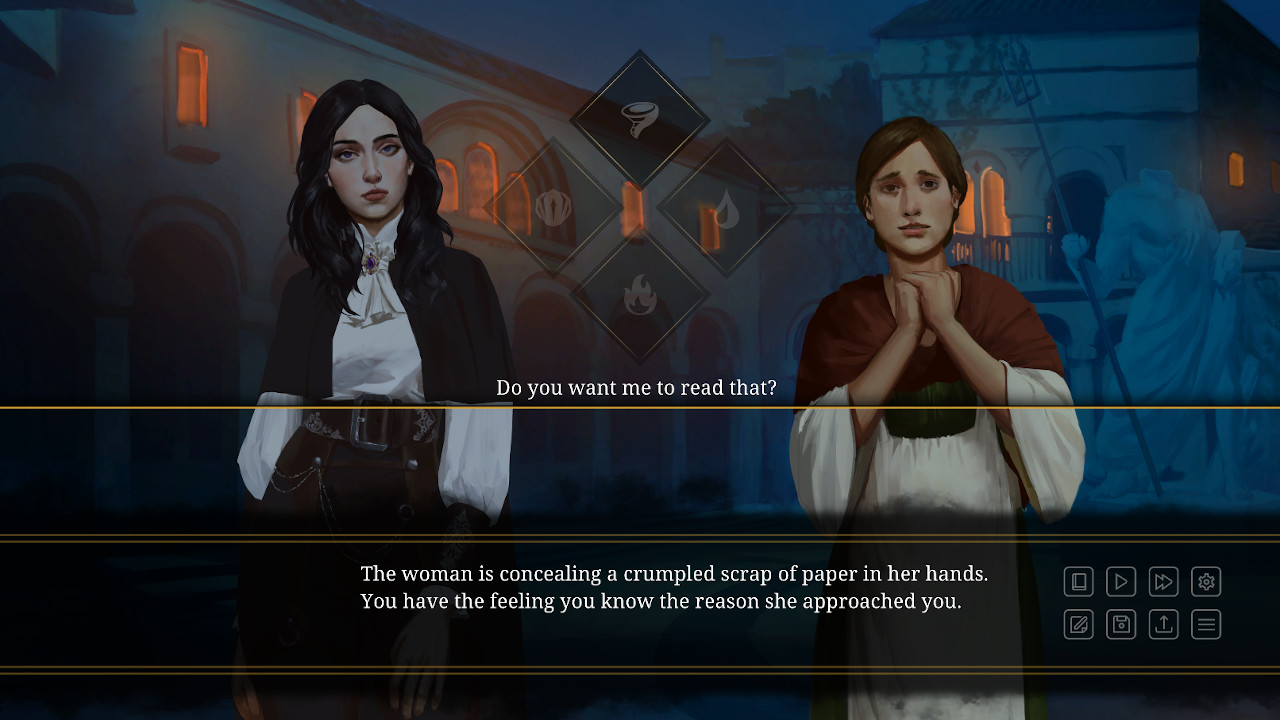Select the crystal earth element diamond
The height and width of the screenshot is (720, 1280).
click(552, 208)
